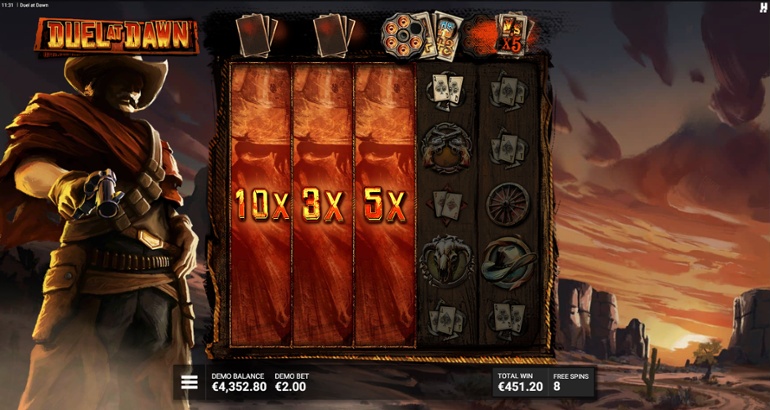Image resolution: width=770 pixels, height=410 pixels.
Task: Open the hamburger menu
Action: tap(189, 382)
